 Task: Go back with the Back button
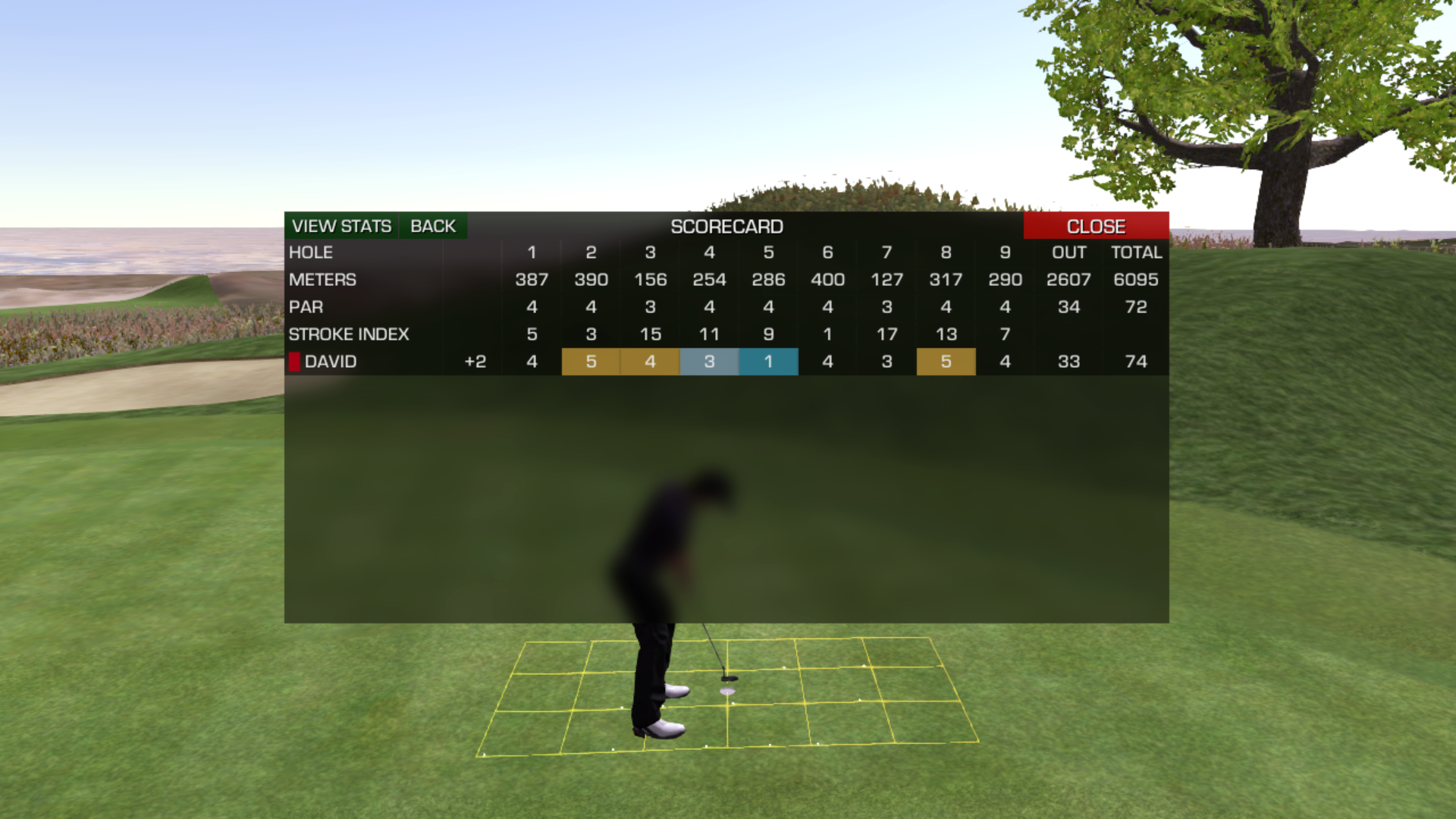tap(432, 226)
